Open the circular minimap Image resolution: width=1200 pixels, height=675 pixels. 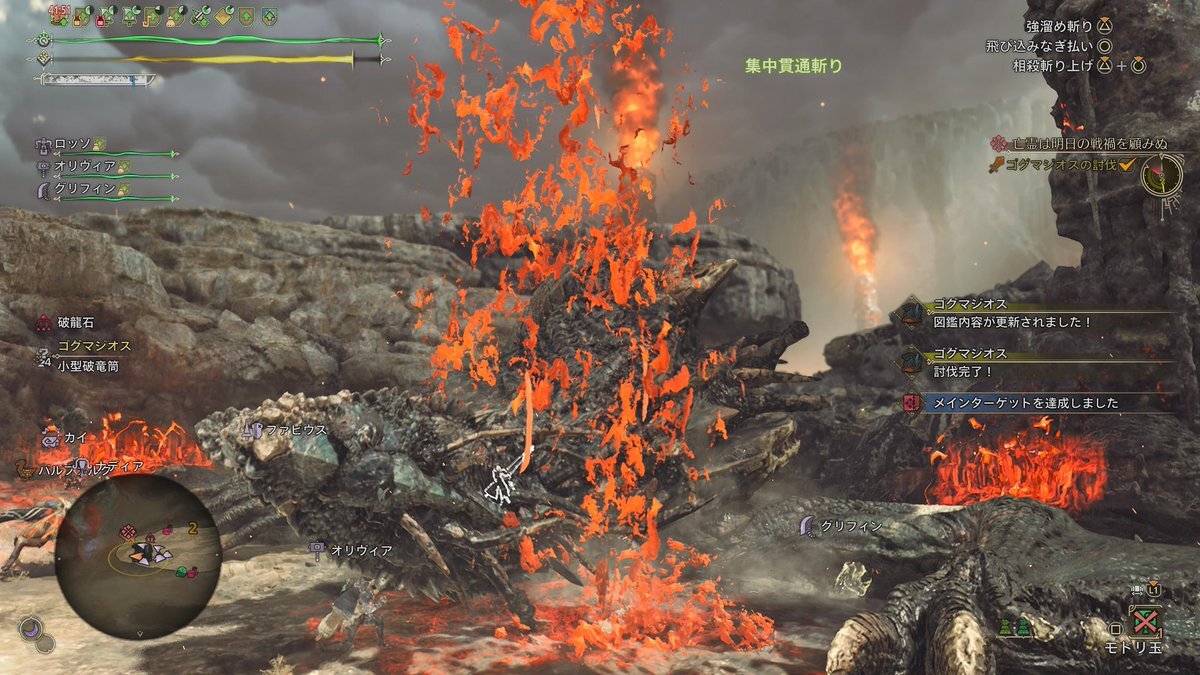click(x=138, y=556)
